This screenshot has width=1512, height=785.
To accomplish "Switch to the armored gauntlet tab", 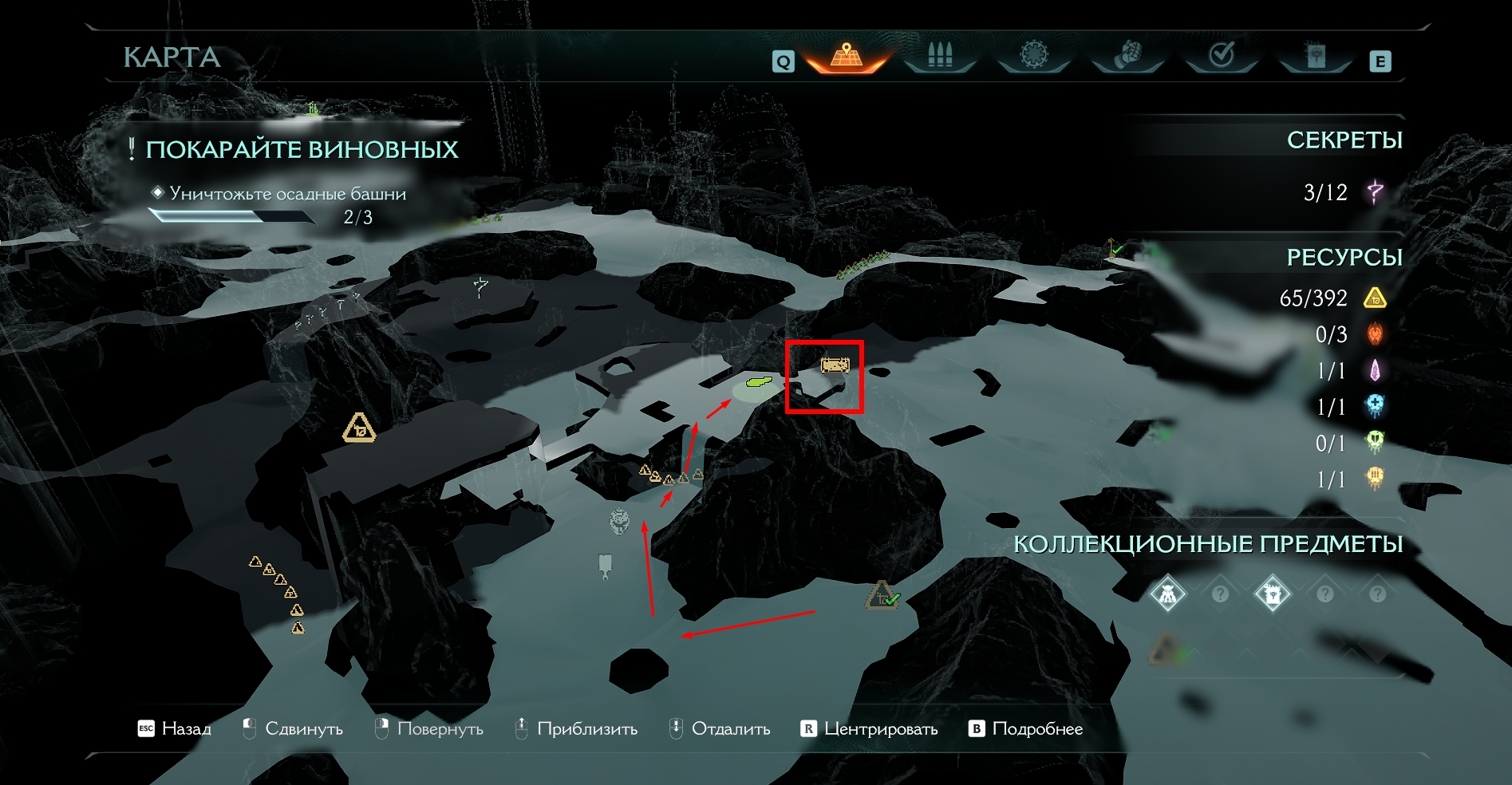I will click(1127, 56).
